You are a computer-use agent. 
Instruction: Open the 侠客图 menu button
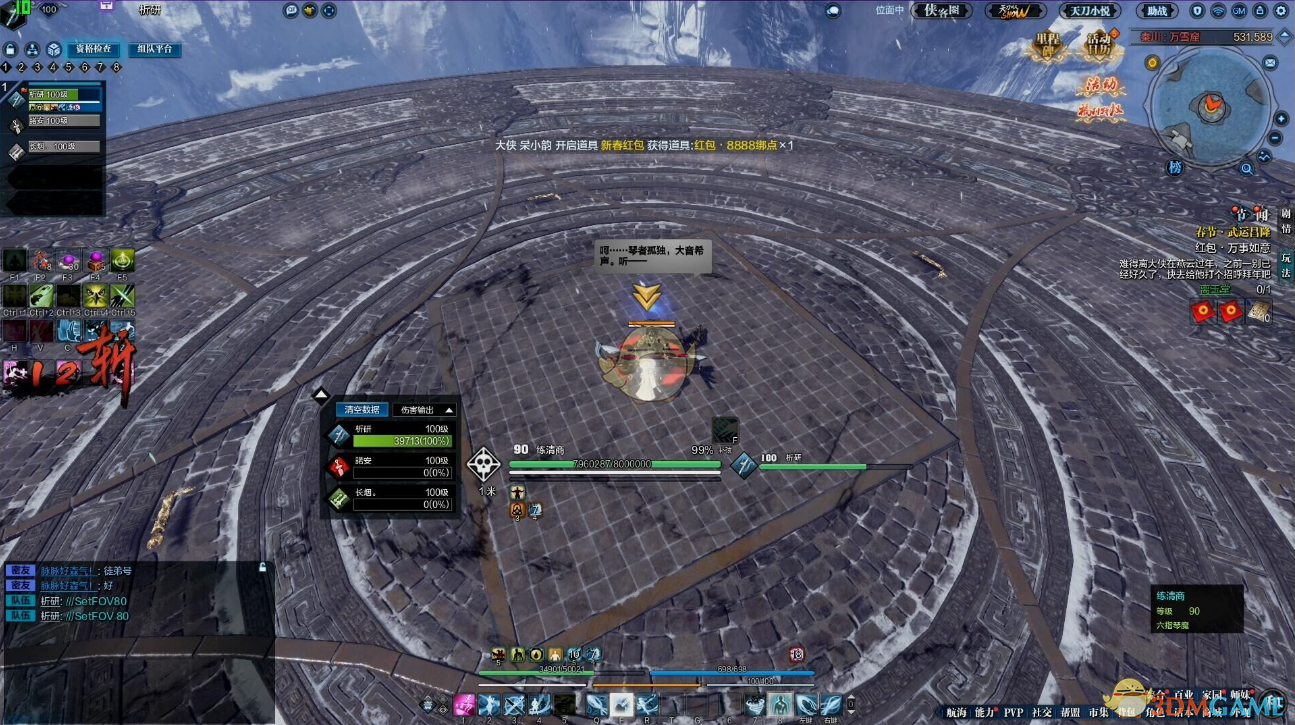(x=942, y=11)
